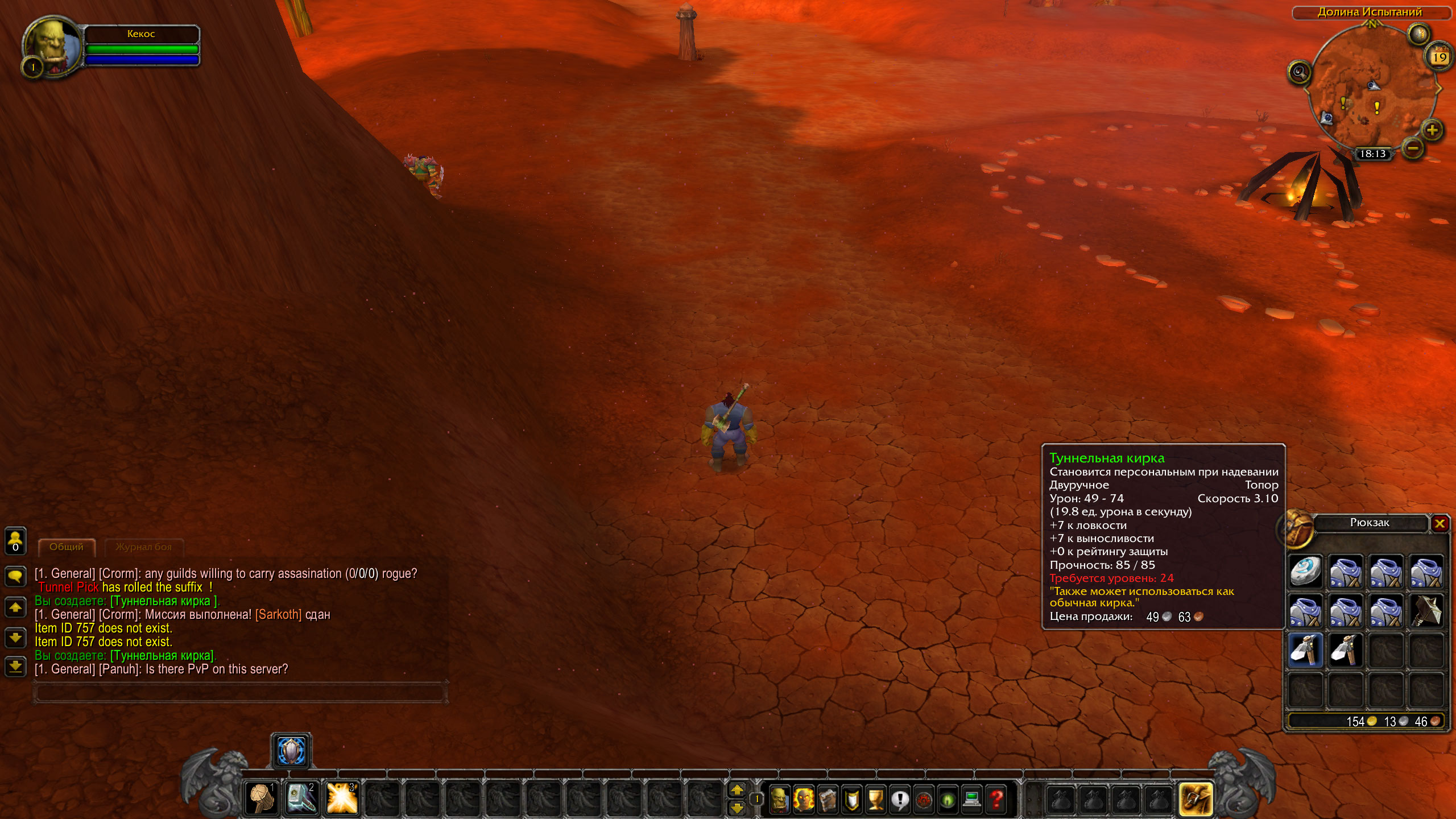
Task: Select the spiked mace in the backpack
Action: click(1426, 610)
